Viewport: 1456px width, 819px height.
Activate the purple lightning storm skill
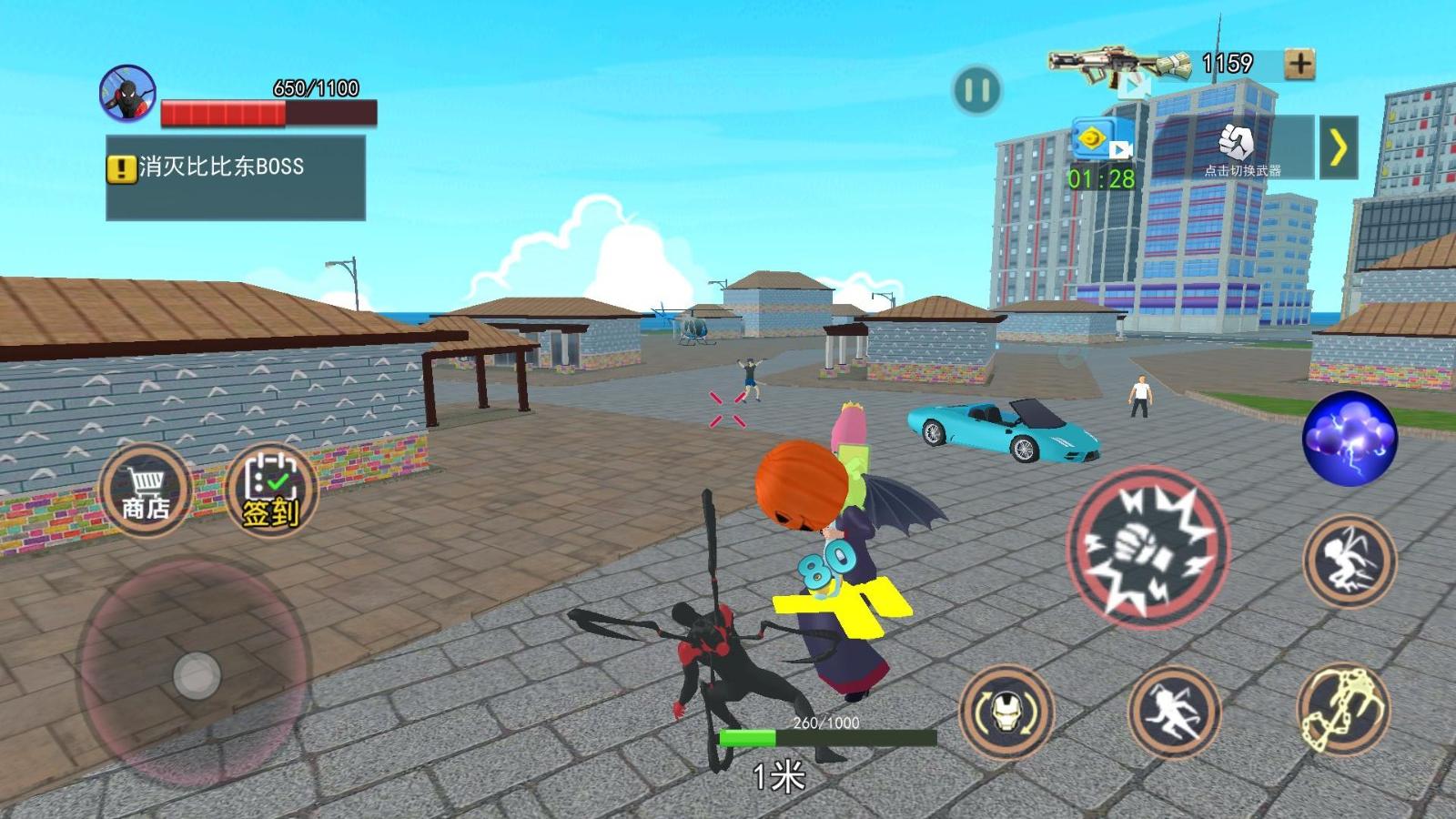coord(1349,438)
